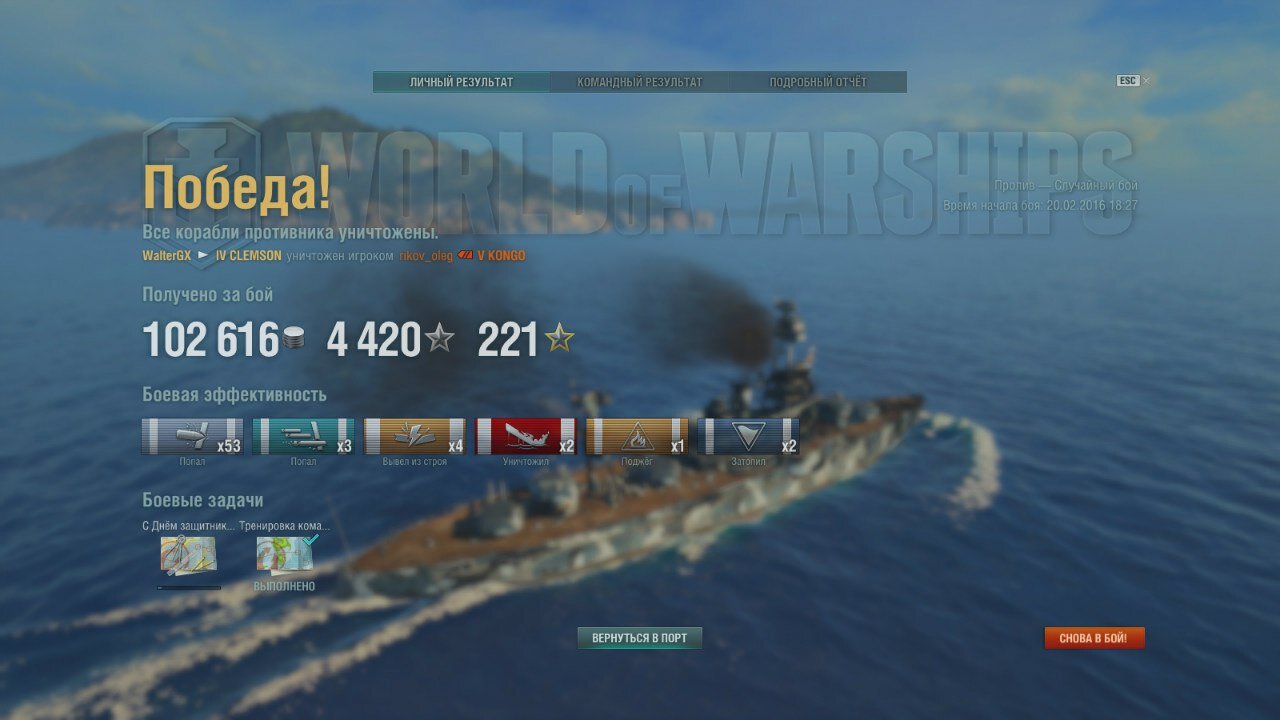Select the Личный результат tab
This screenshot has height=720, width=1280.
(x=461, y=82)
